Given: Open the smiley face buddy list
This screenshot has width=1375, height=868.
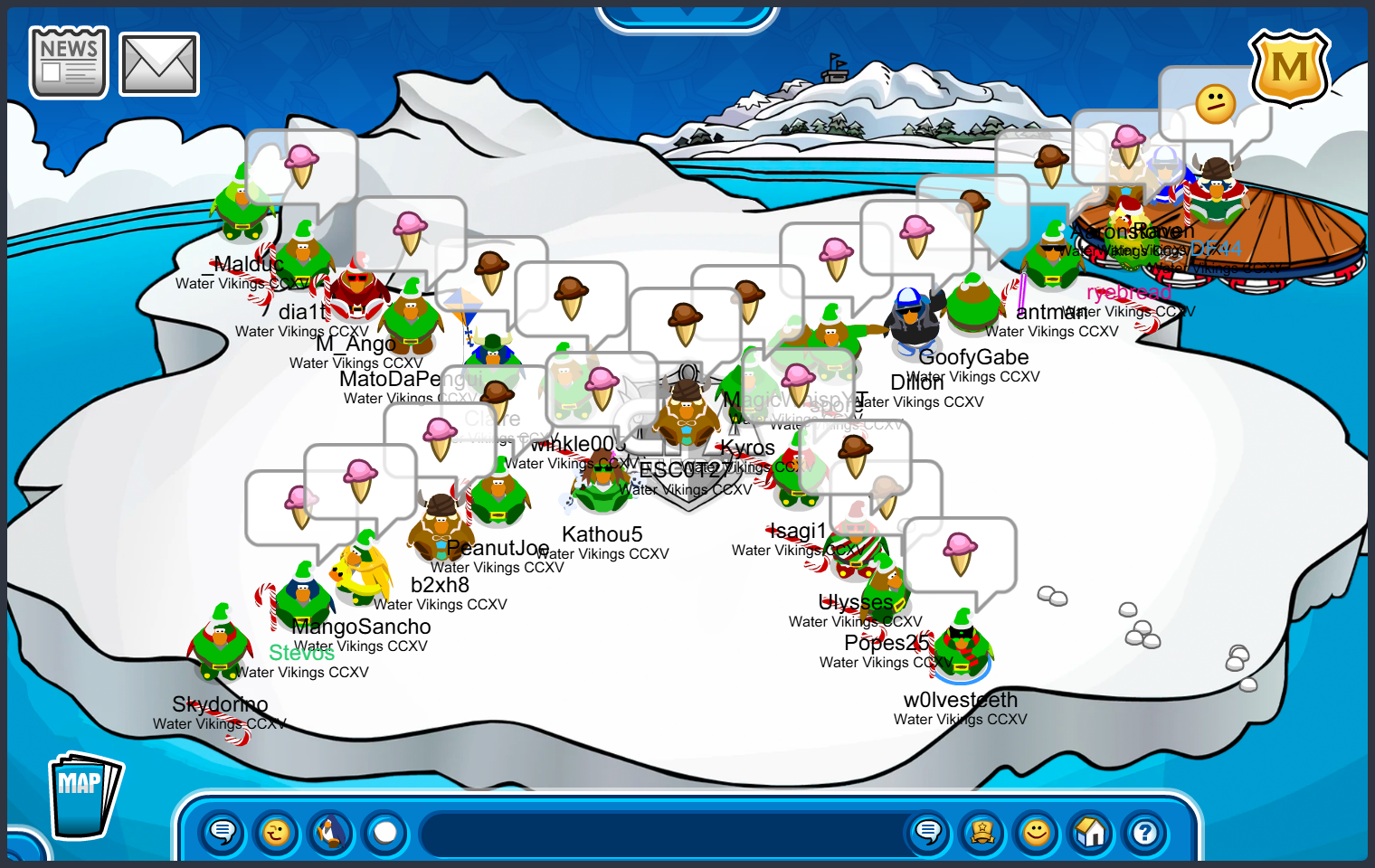Looking at the screenshot, I should 1037,832.
